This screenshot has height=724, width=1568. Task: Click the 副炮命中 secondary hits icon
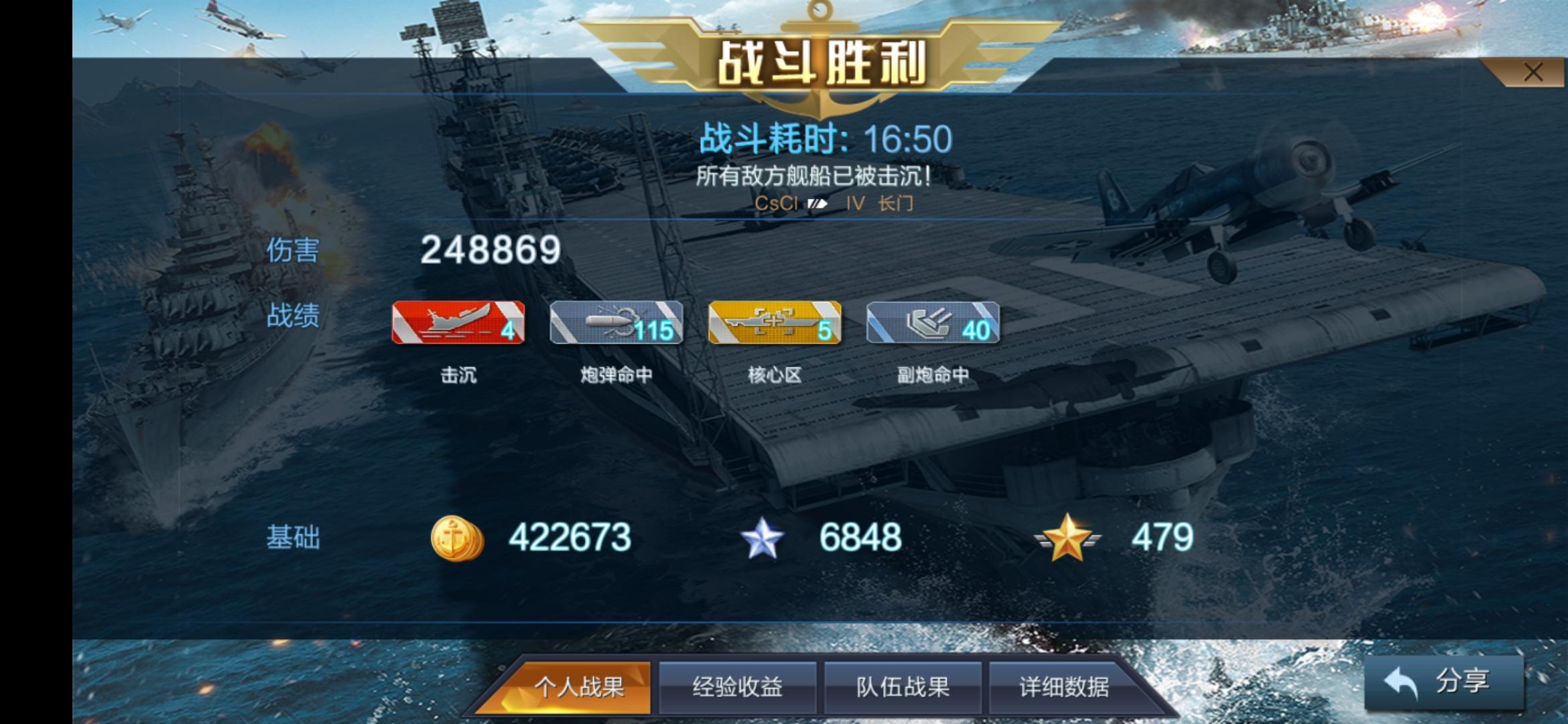pos(935,322)
